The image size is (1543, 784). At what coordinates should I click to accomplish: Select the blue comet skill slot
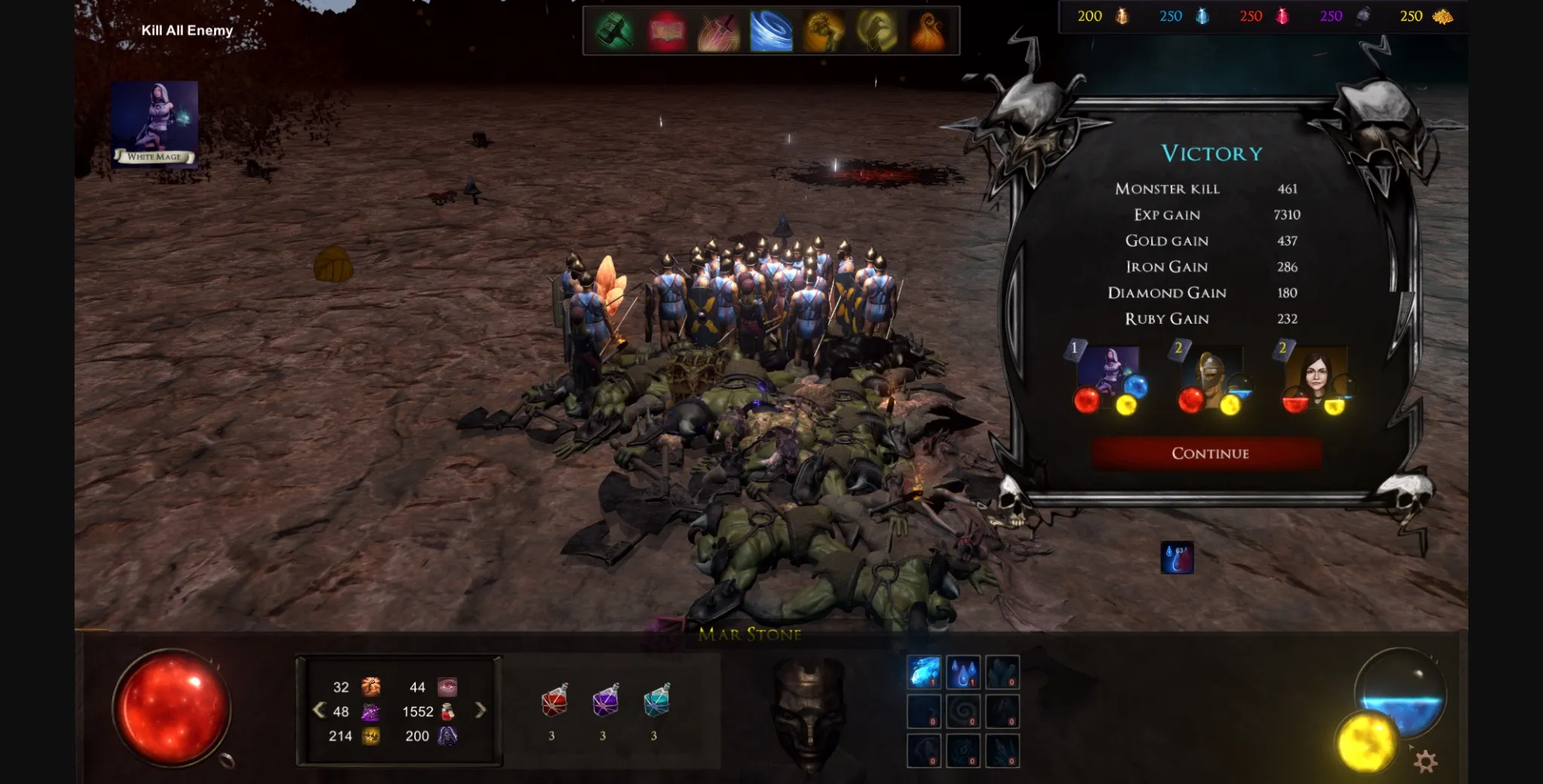924,672
